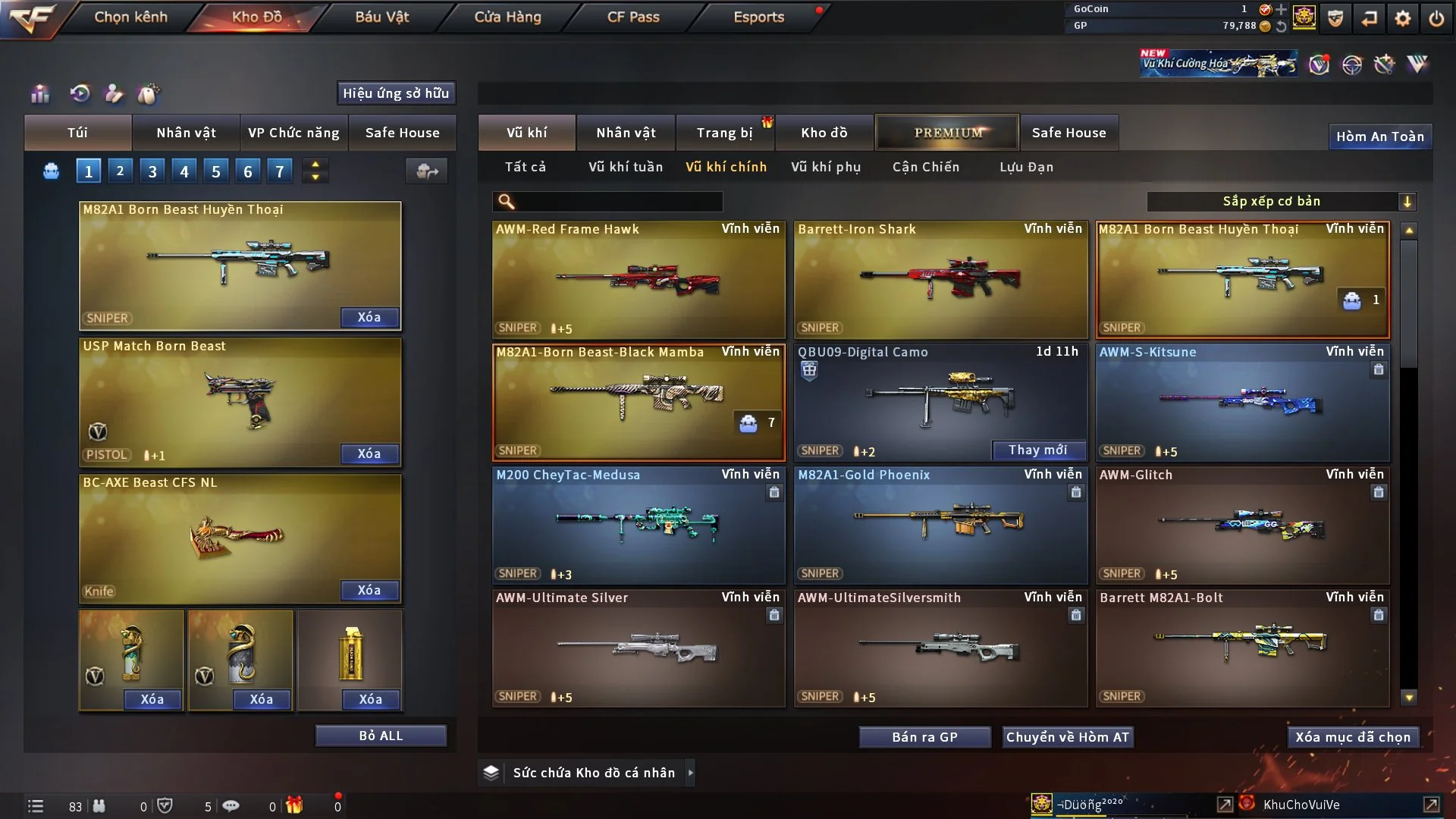Pick the M200 CheyTac-Medusa rifle
The height and width of the screenshot is (819, 1456).
point(638,525)
